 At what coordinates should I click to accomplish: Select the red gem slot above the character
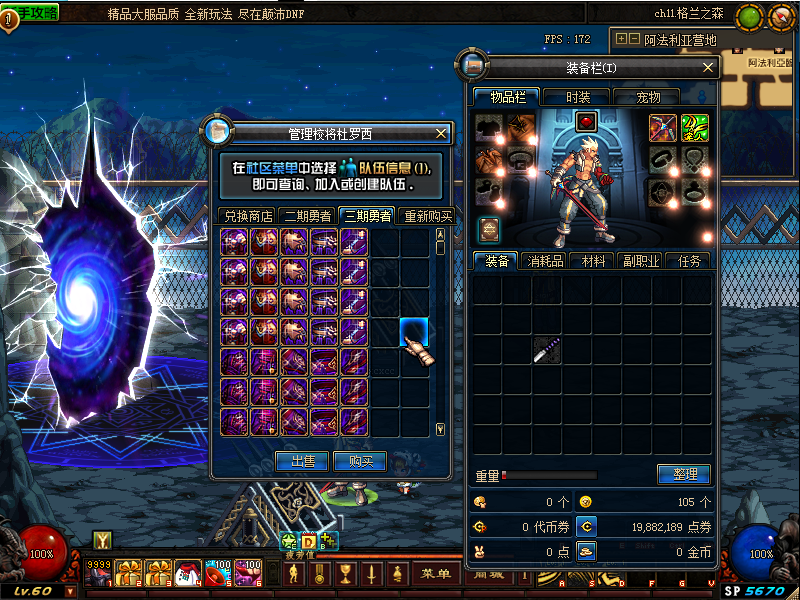587,122
